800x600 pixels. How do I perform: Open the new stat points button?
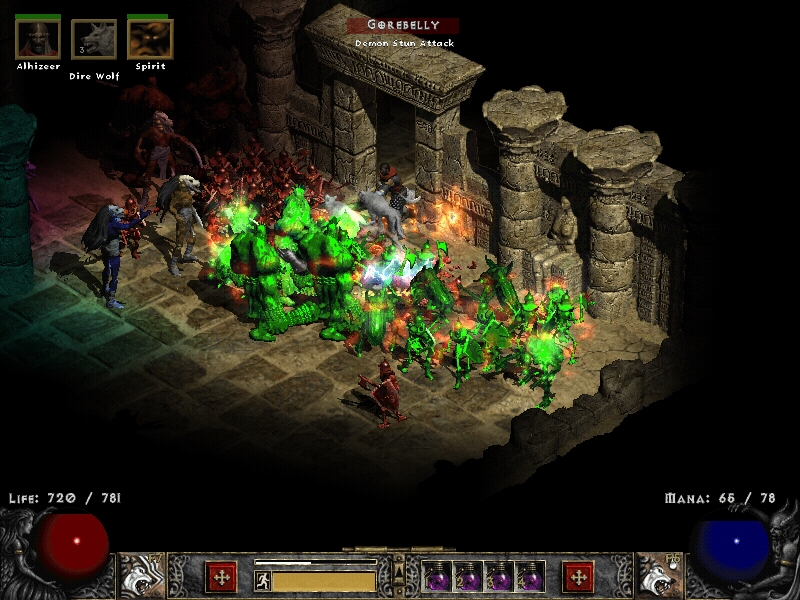point(221,576)
